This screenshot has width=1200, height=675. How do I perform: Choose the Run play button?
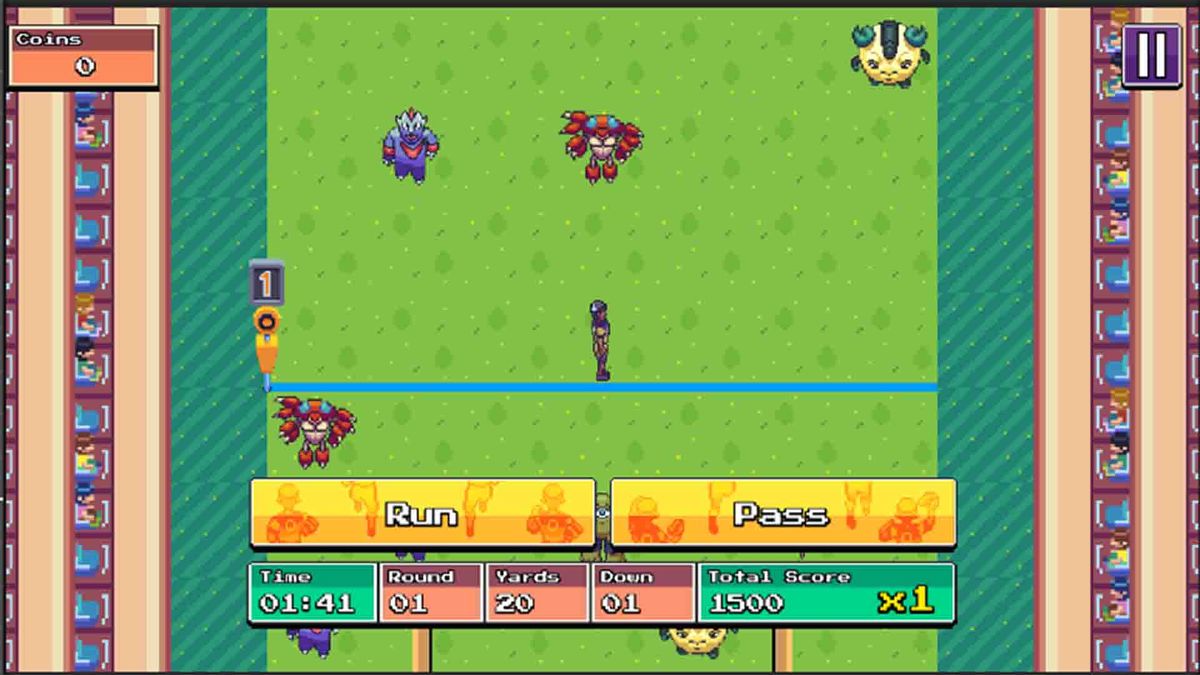(x=422, y=513)
